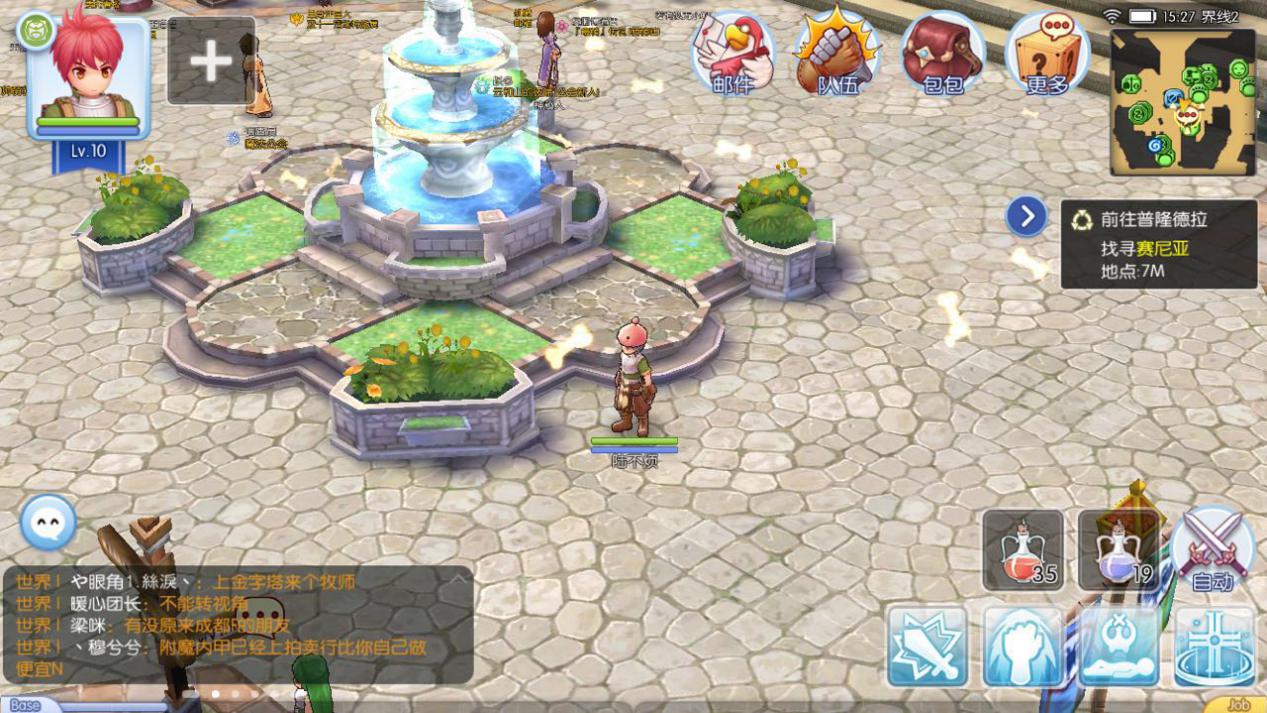Viewport: 1267px width, 713px height.
Task: Open the minimap
Action: 1182,101
